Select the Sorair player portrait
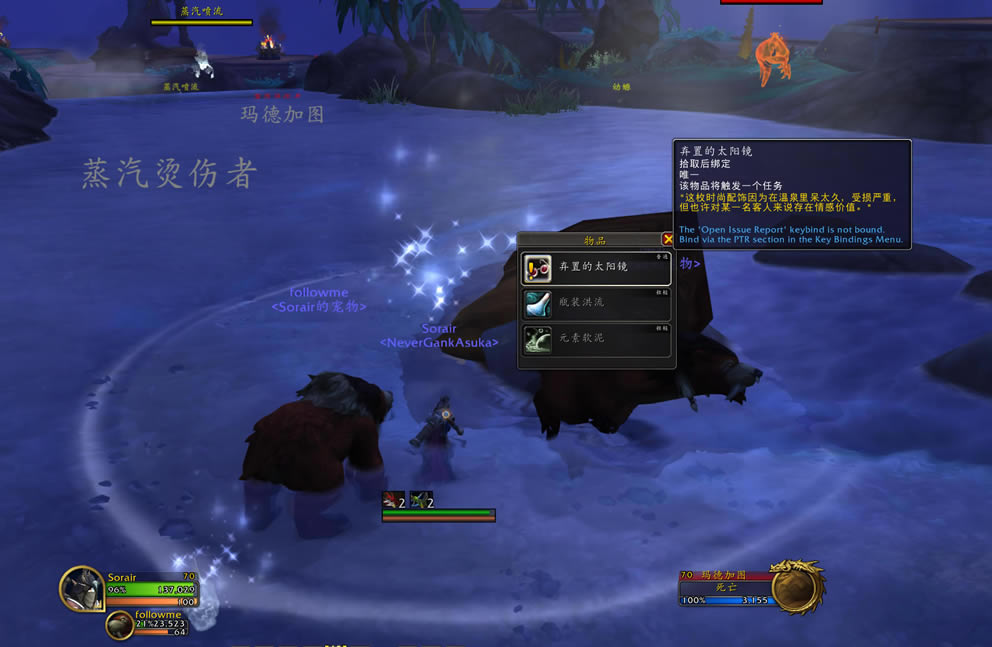992x647 pixels. click(x=80, y=588)
